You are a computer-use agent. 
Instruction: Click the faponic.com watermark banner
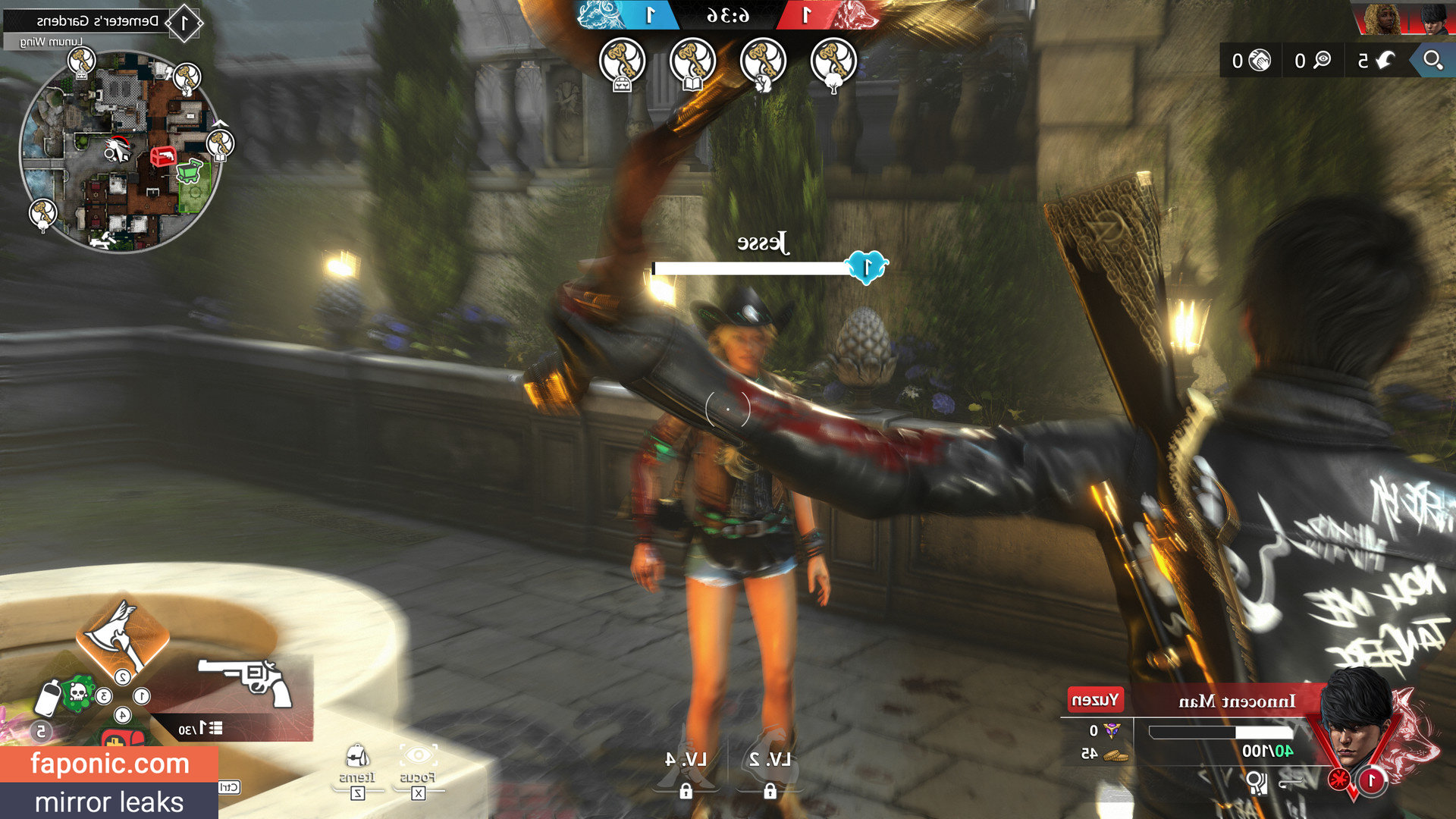[109, 764]
